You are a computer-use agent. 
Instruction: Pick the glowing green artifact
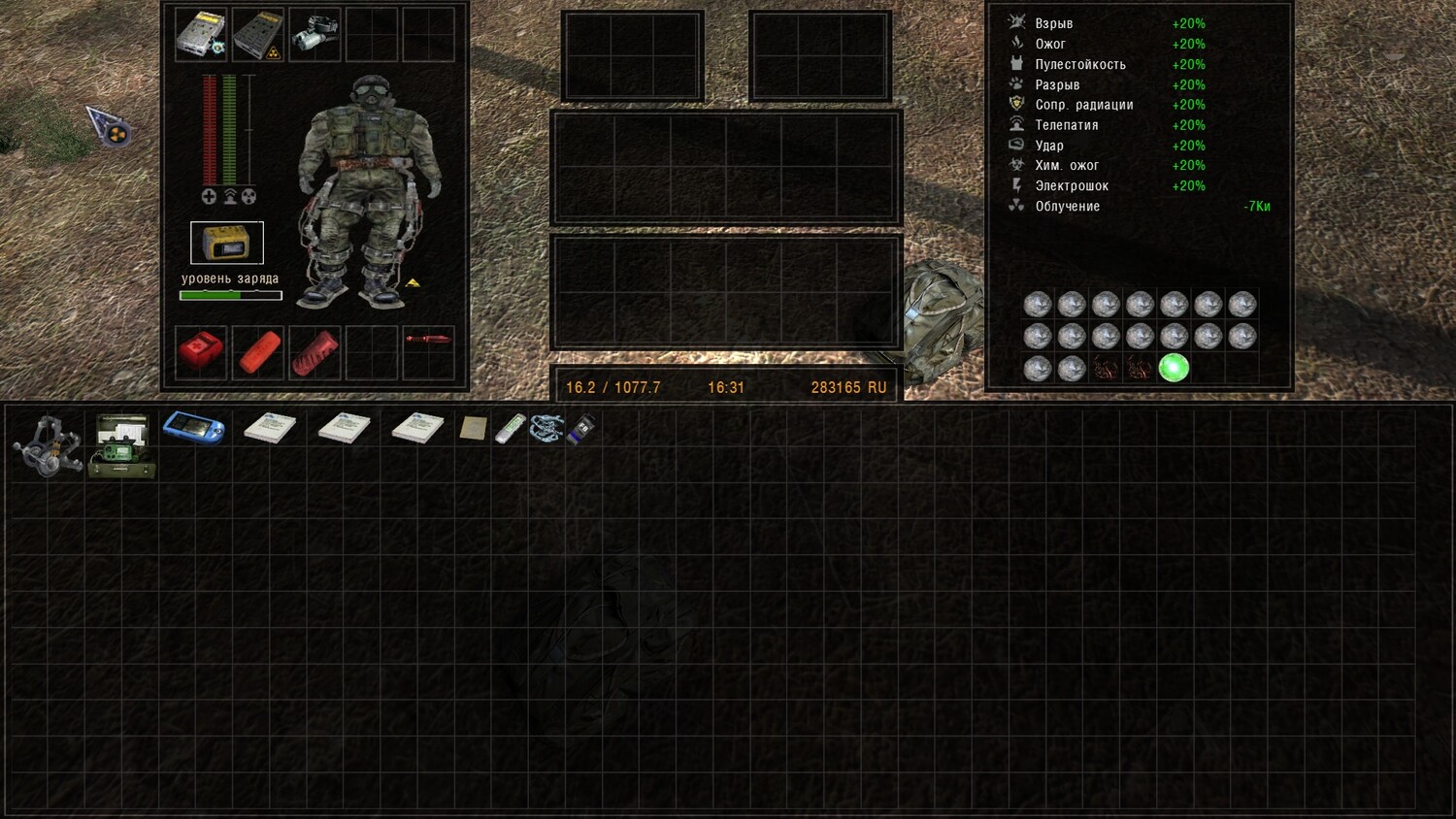[x=1174, y=368]
